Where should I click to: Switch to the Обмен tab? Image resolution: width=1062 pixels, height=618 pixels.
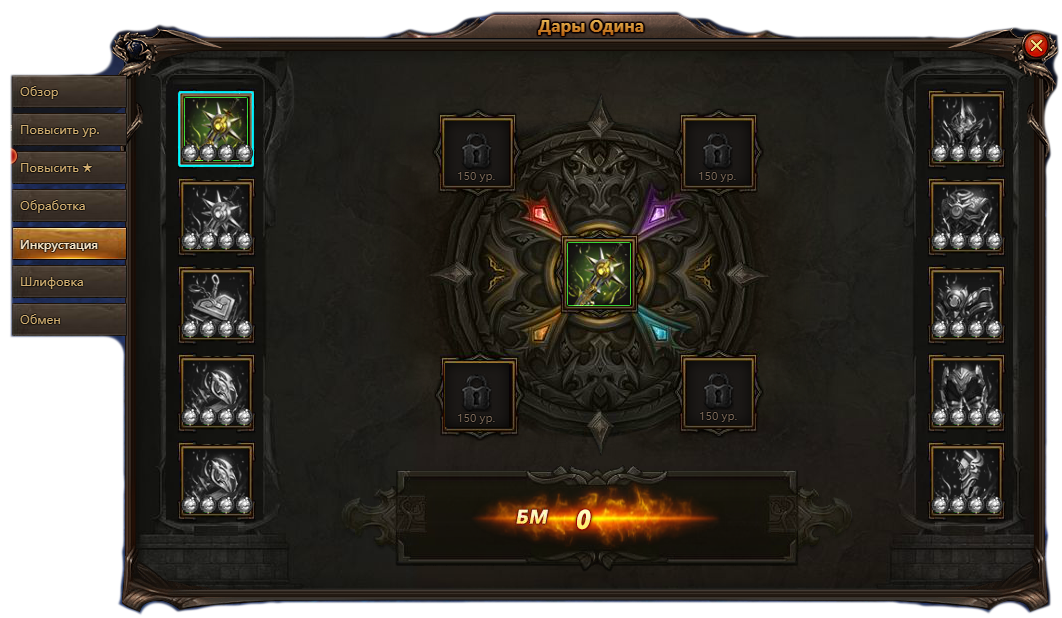[x=68, y=320]
